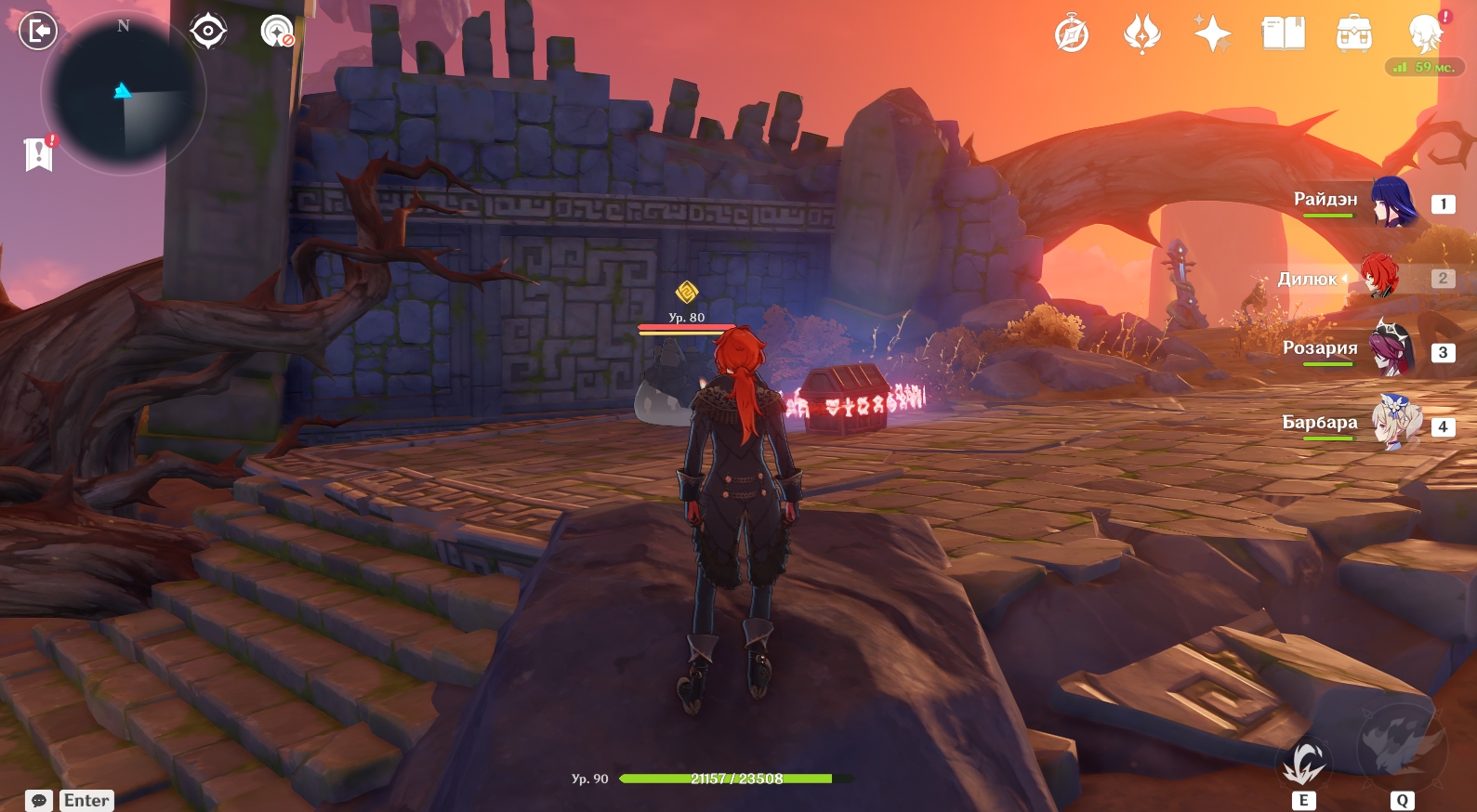1477x812 pixels.
Task: Open the quest navigation target icon
Action: tap(208, 32)
